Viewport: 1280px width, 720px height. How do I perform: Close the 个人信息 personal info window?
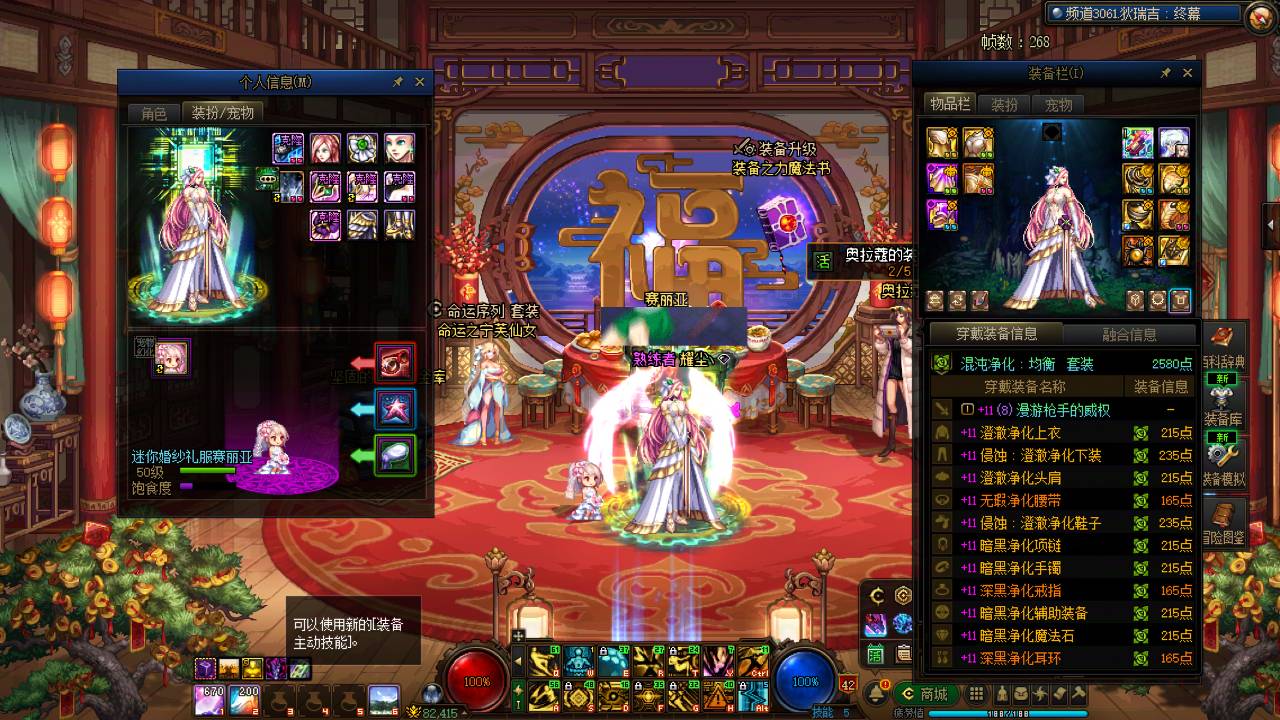point(420,82)
